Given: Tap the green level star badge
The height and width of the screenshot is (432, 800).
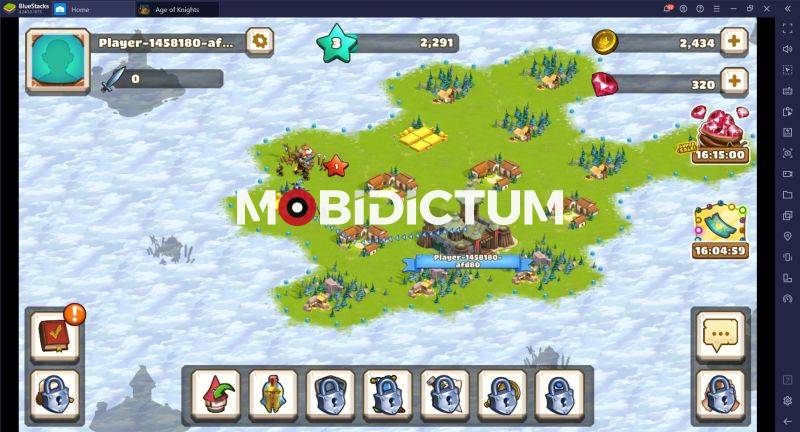Looking at the screenshot, I should tap(336, 43).
